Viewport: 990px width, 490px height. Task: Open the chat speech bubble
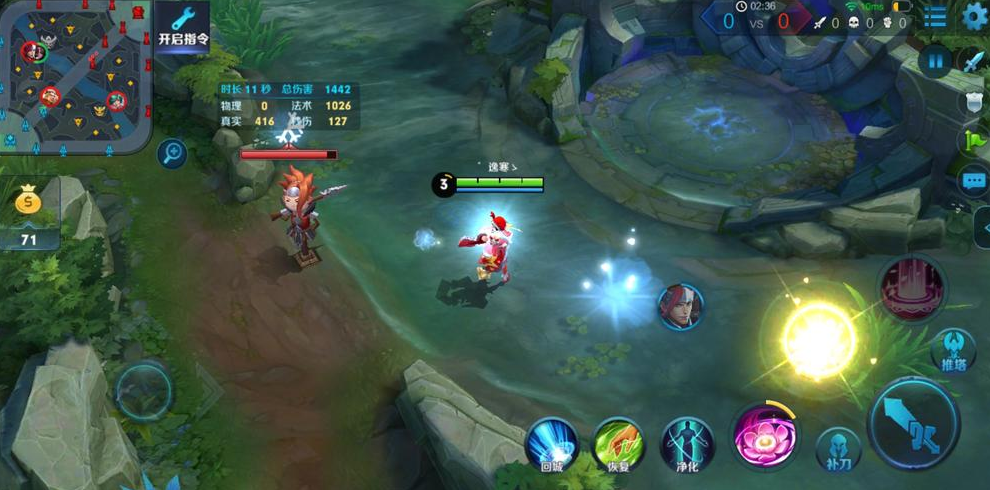[x=974, y=182]
